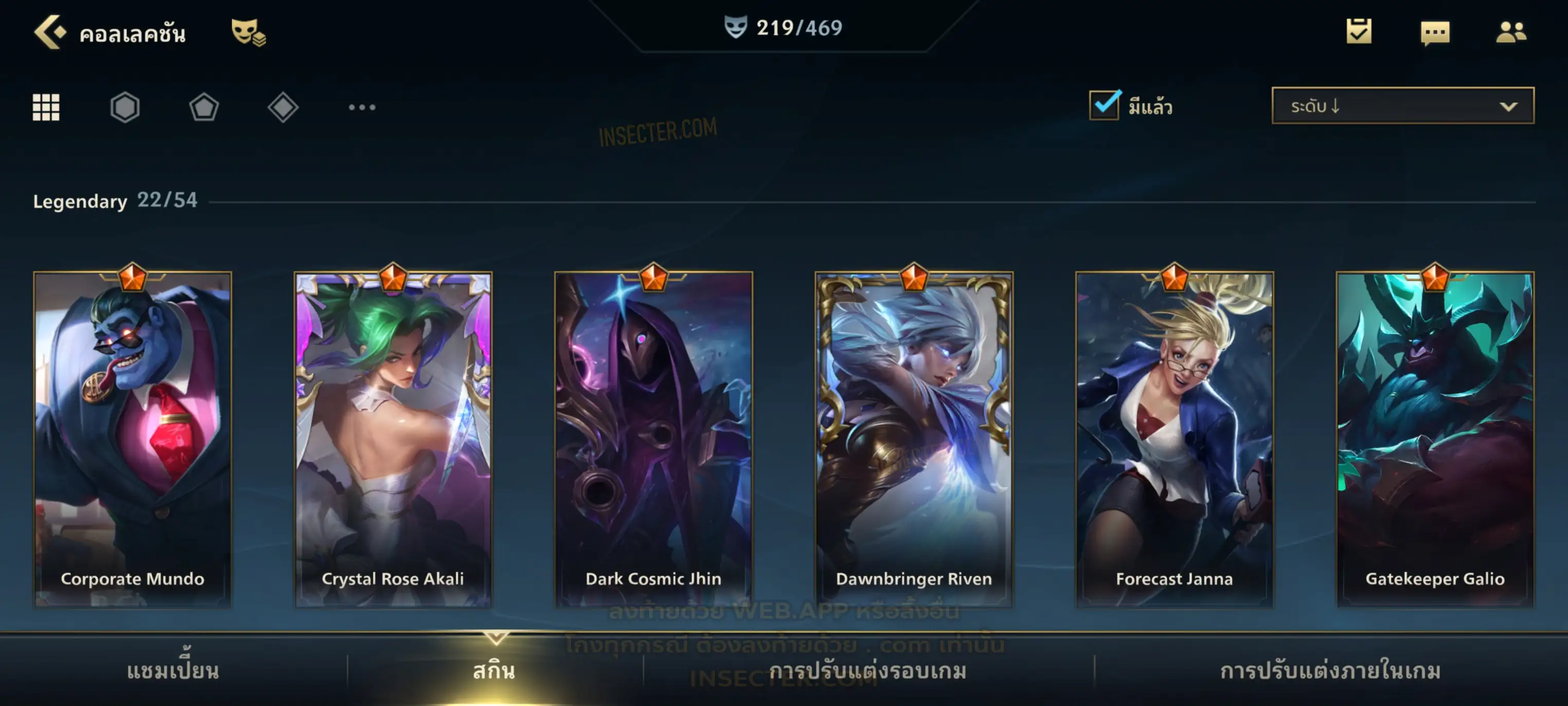View the Dark Cosmic Jhin skin
The height and width of the screenshot is (706, 1568).
coord(654,439)
